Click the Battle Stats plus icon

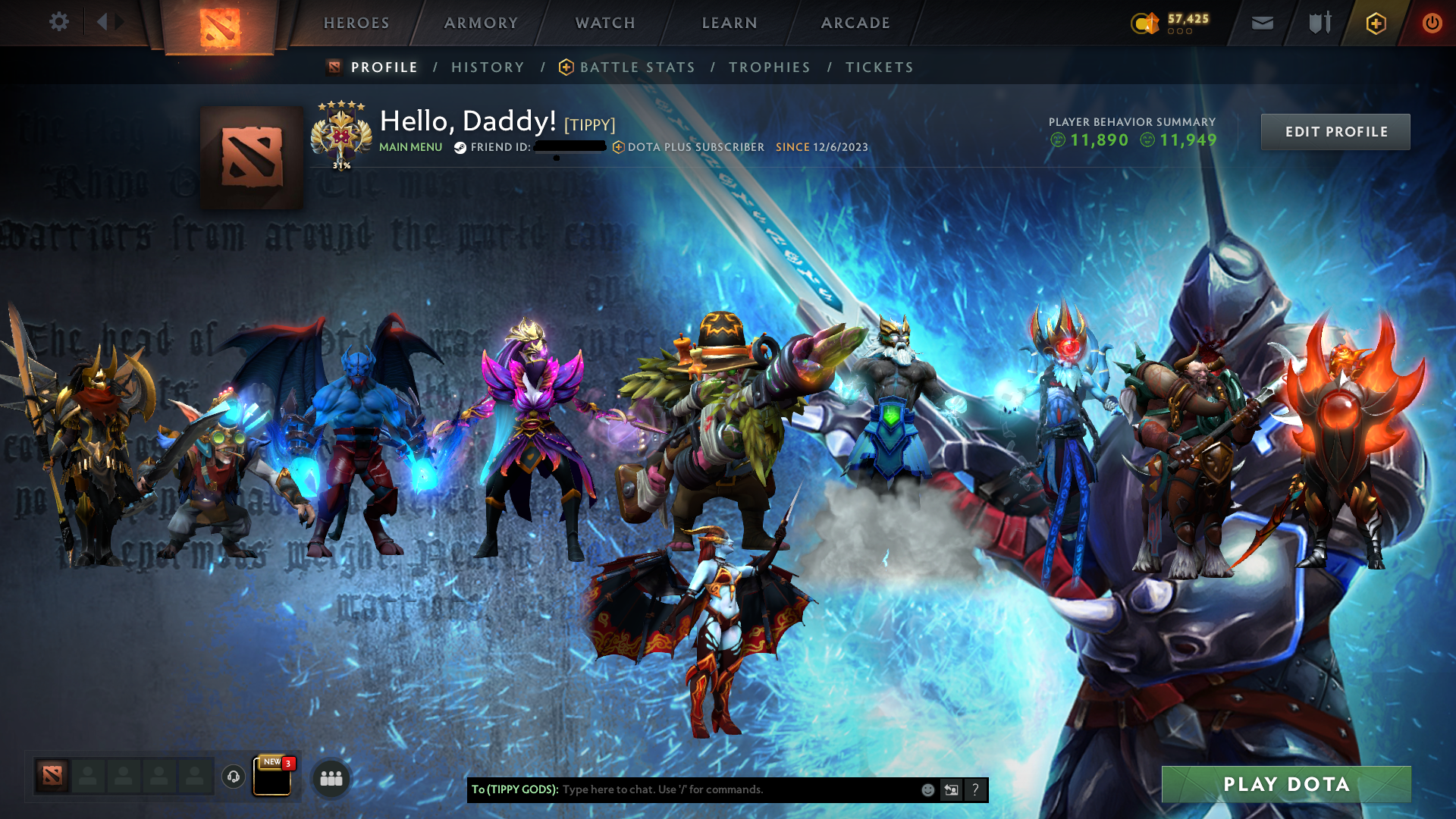tap(565, 67)
